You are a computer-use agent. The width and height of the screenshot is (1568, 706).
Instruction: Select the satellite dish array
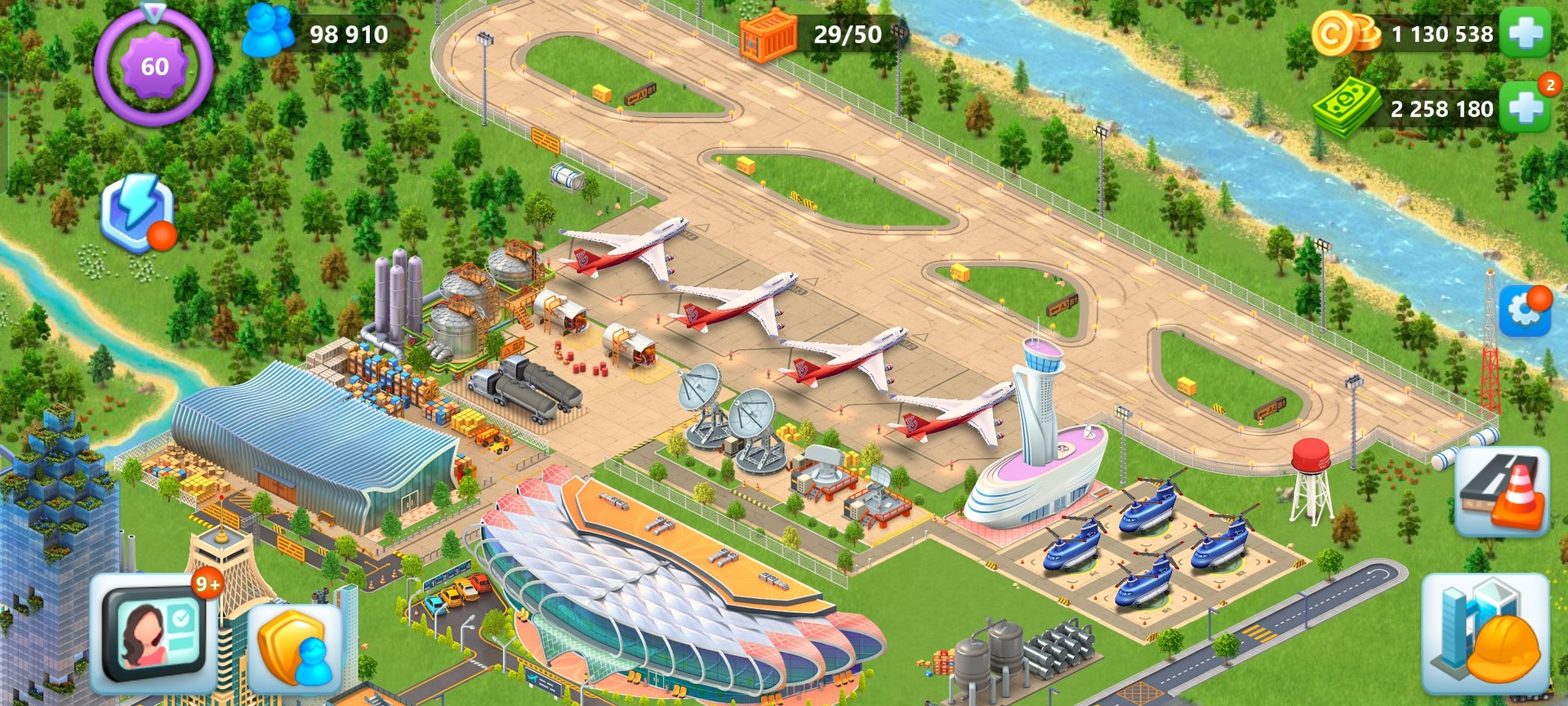pyautogui.click(x=727, y=417)
